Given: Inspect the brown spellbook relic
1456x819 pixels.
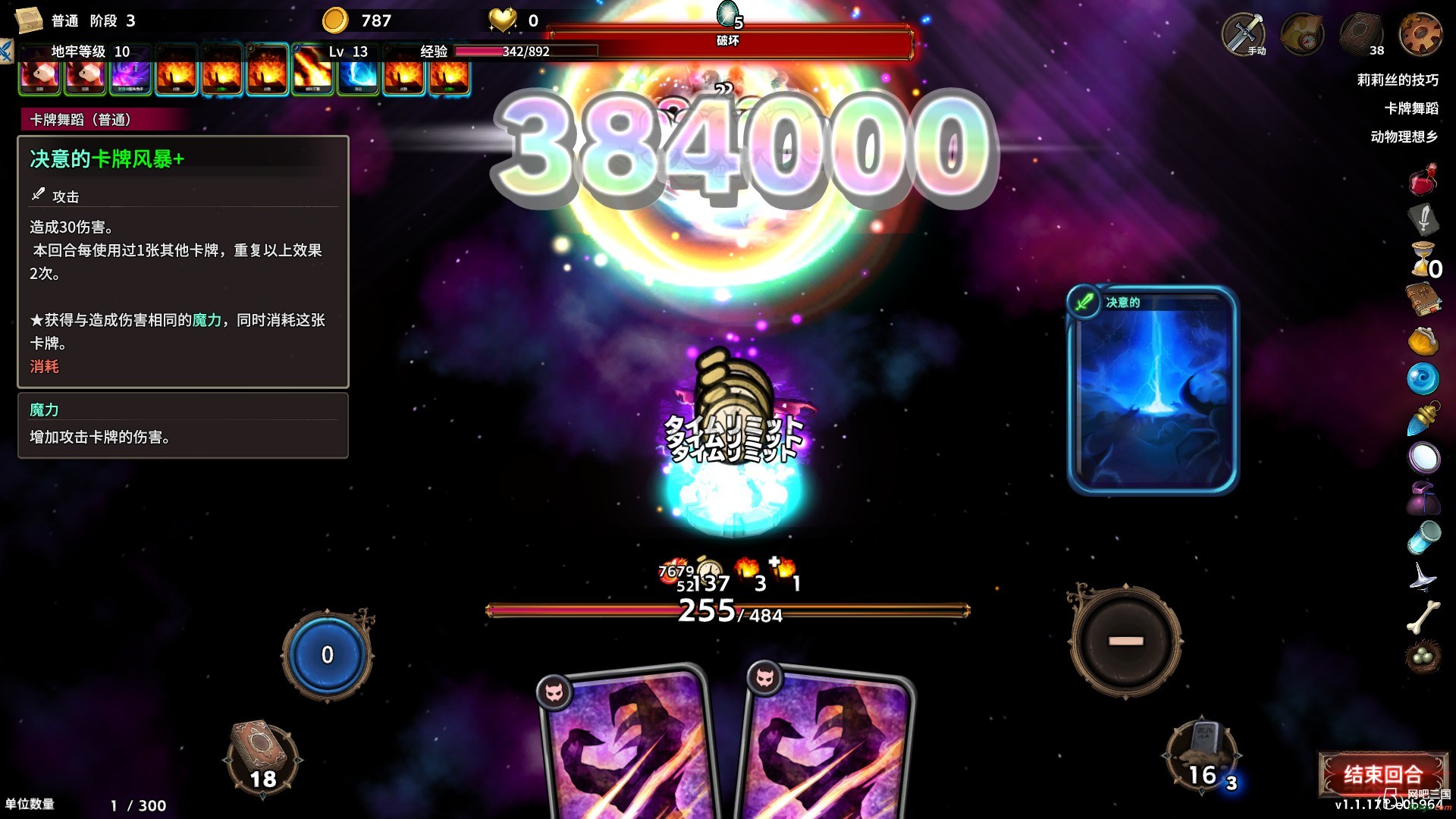Looking at the screenshot, I should (1423, 300).
